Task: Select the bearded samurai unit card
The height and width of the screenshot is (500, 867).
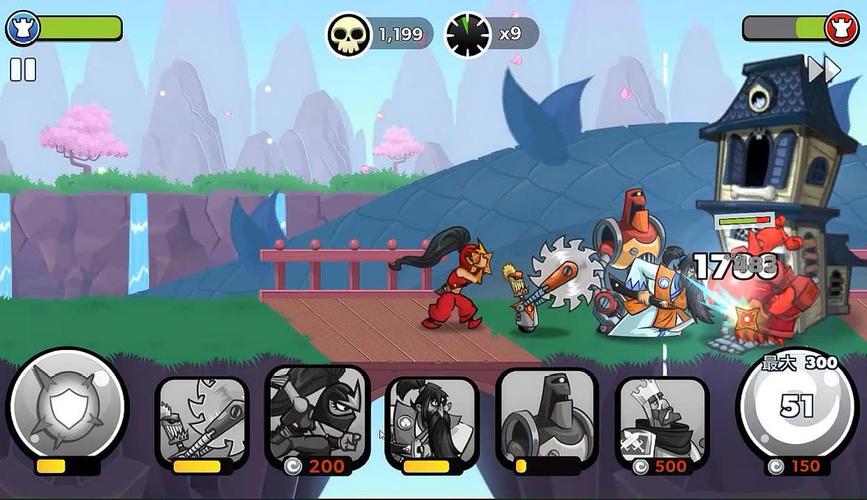Action: (432, 419)
